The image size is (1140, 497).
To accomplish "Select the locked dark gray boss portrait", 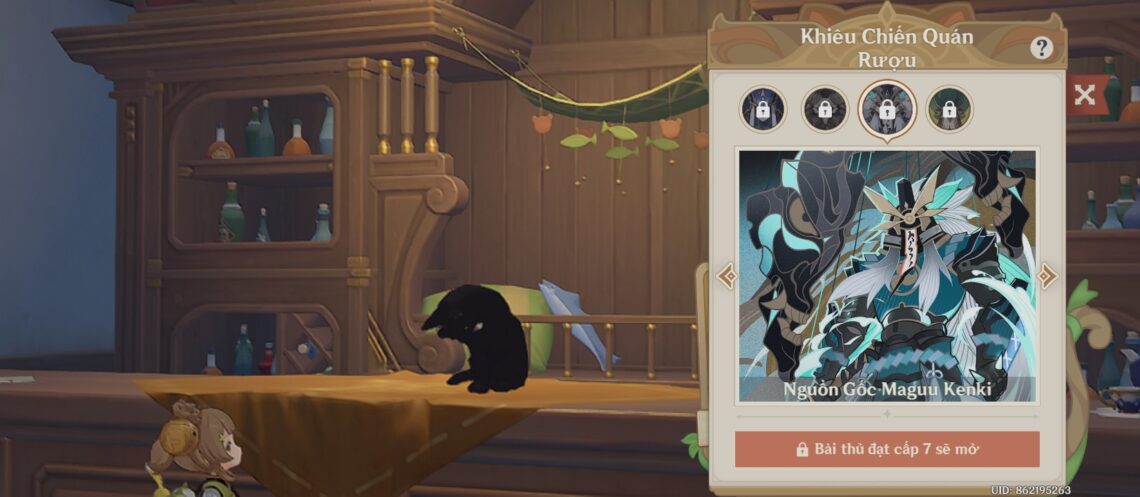I will point(825,109).
